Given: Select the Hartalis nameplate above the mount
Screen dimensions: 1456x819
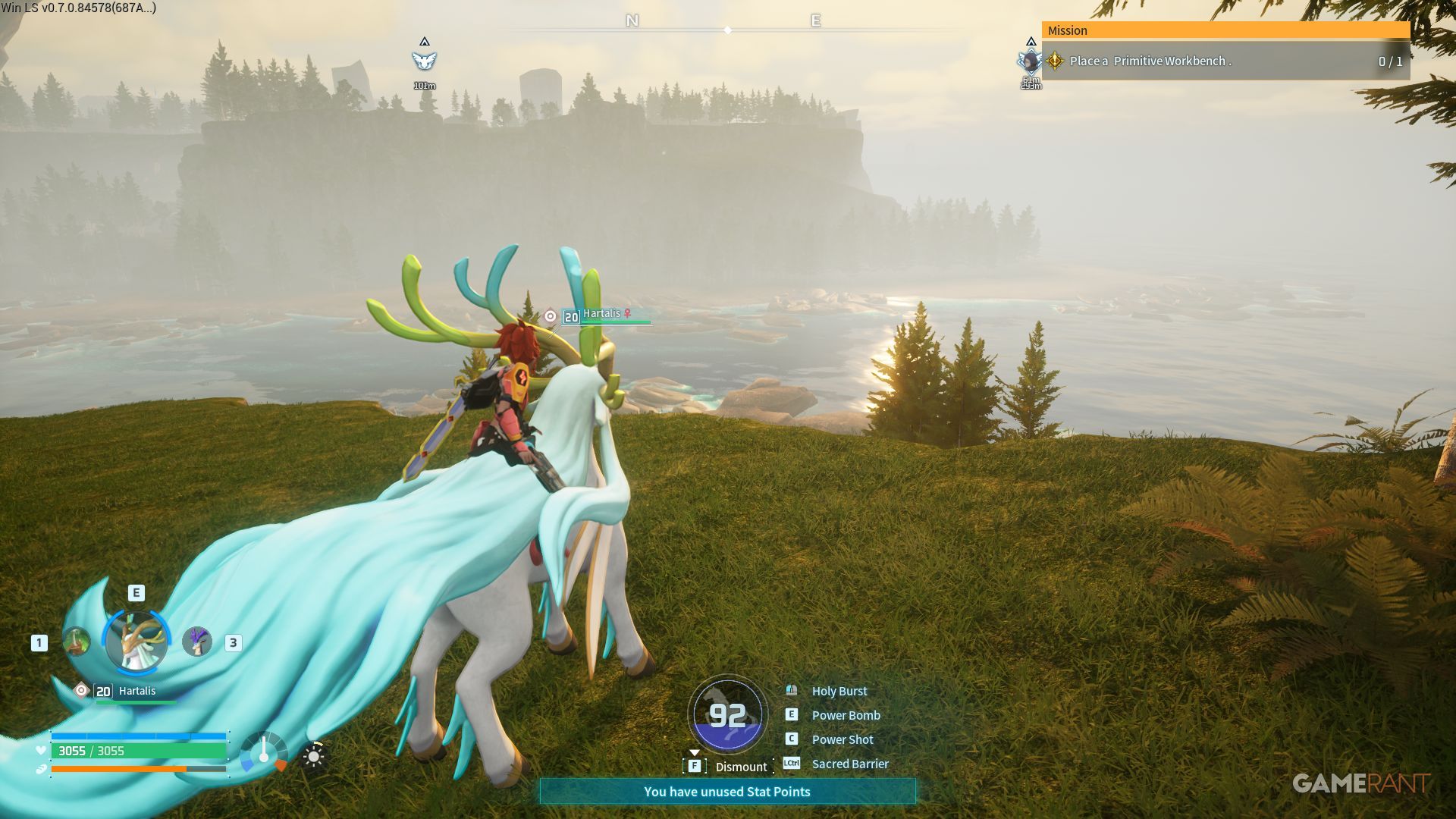Looking at the screenshot, I should tap(602, 315).
